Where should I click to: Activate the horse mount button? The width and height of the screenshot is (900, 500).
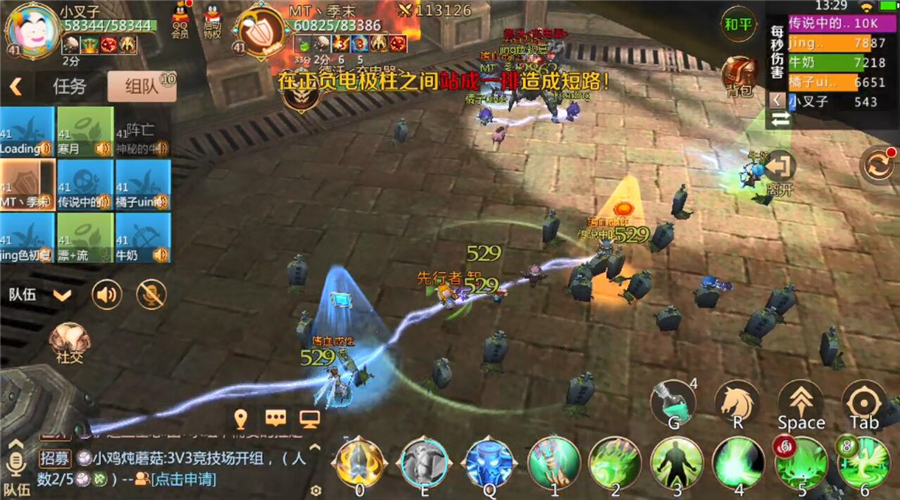pos(737,402)
